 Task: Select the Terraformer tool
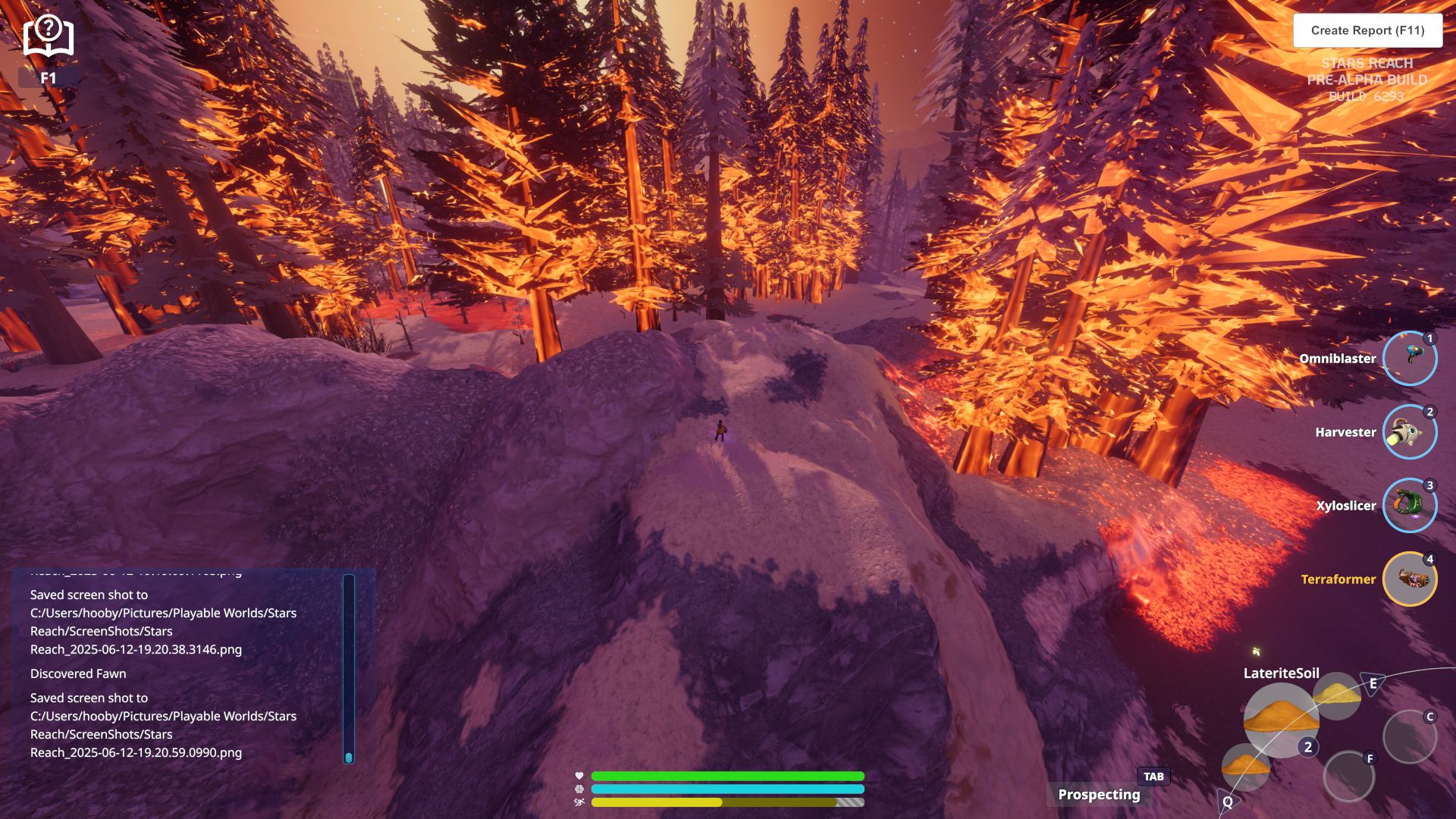click(x=1409, y=579)
